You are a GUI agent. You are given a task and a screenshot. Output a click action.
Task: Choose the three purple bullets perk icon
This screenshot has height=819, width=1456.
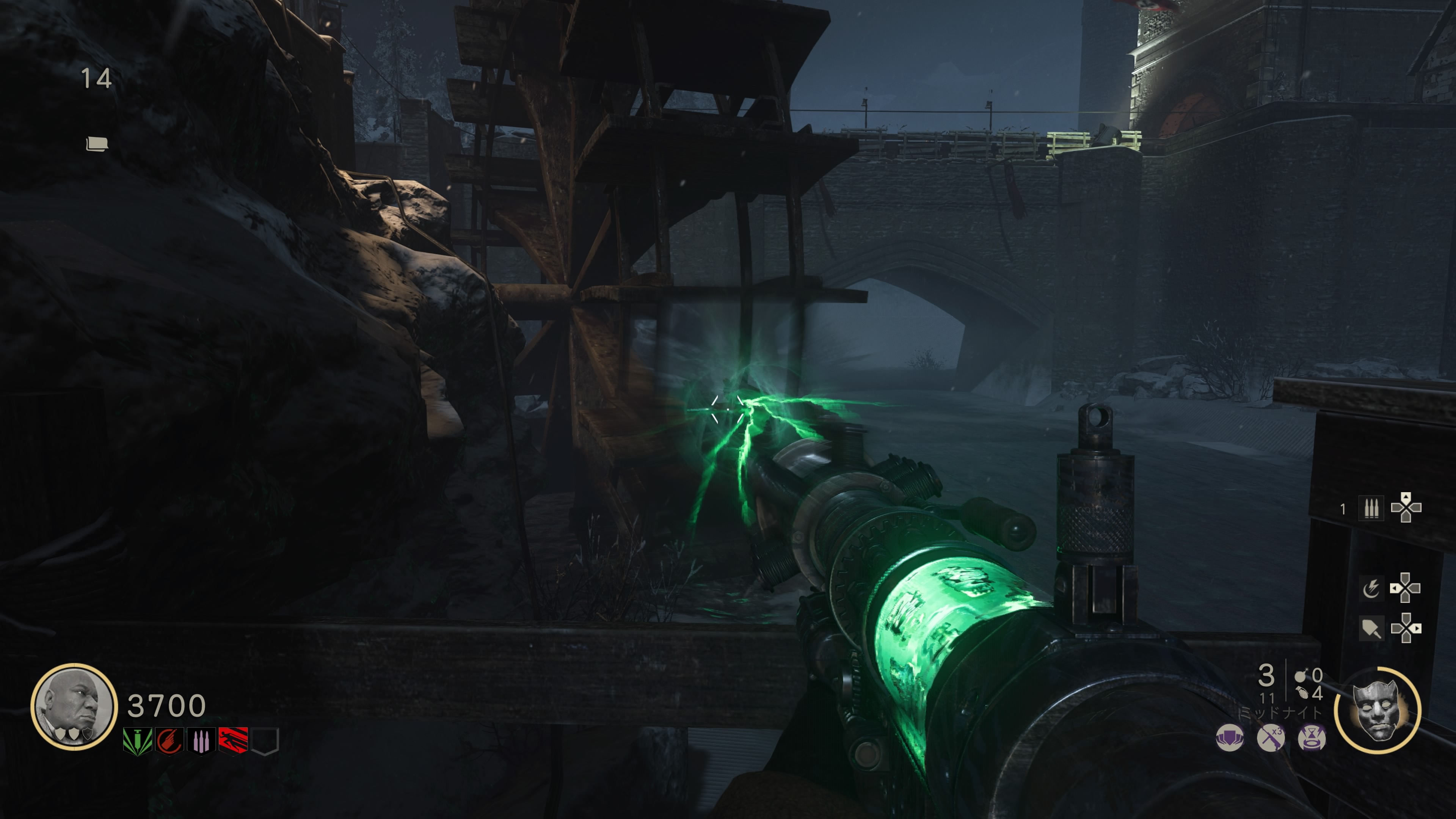coord(201,741)
